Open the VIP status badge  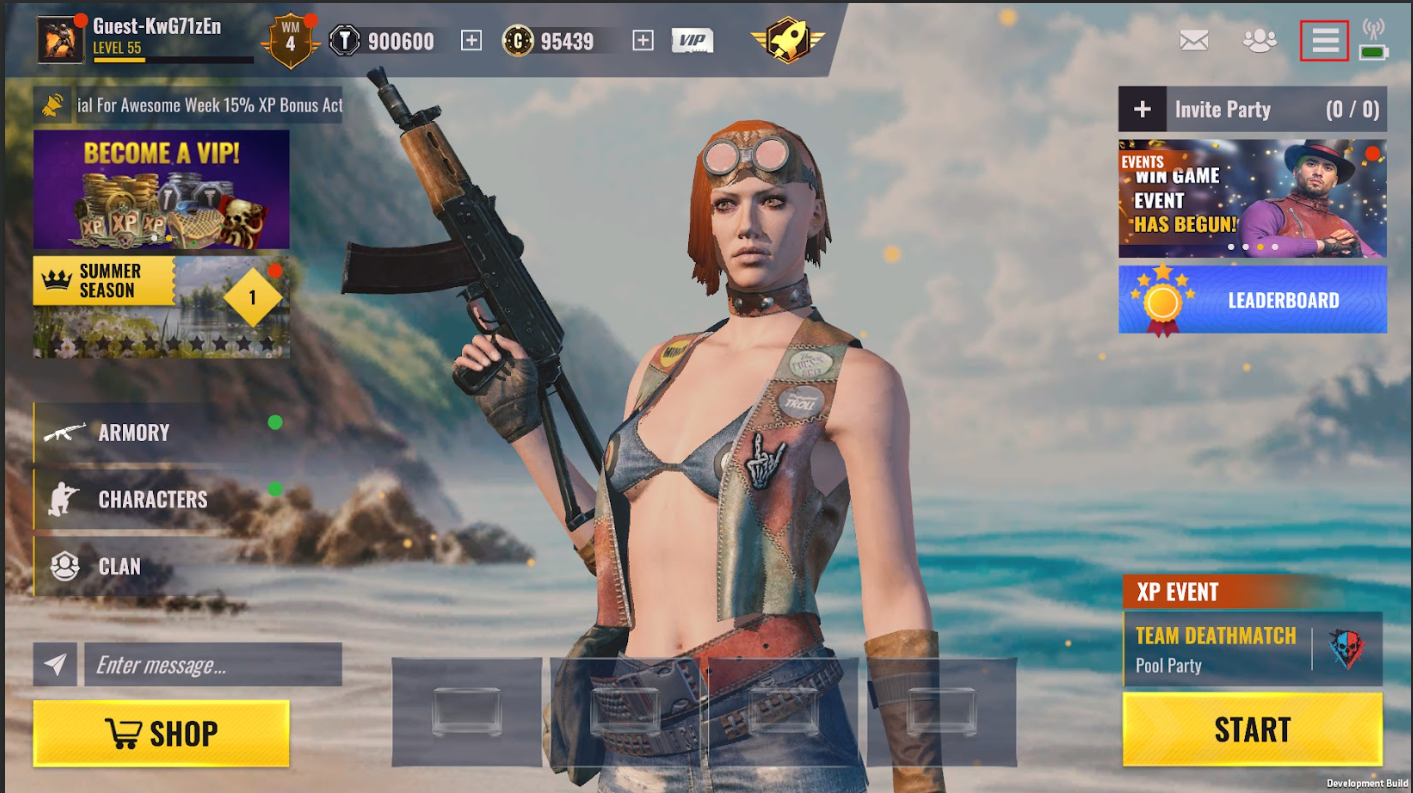(x=692, y=41)
